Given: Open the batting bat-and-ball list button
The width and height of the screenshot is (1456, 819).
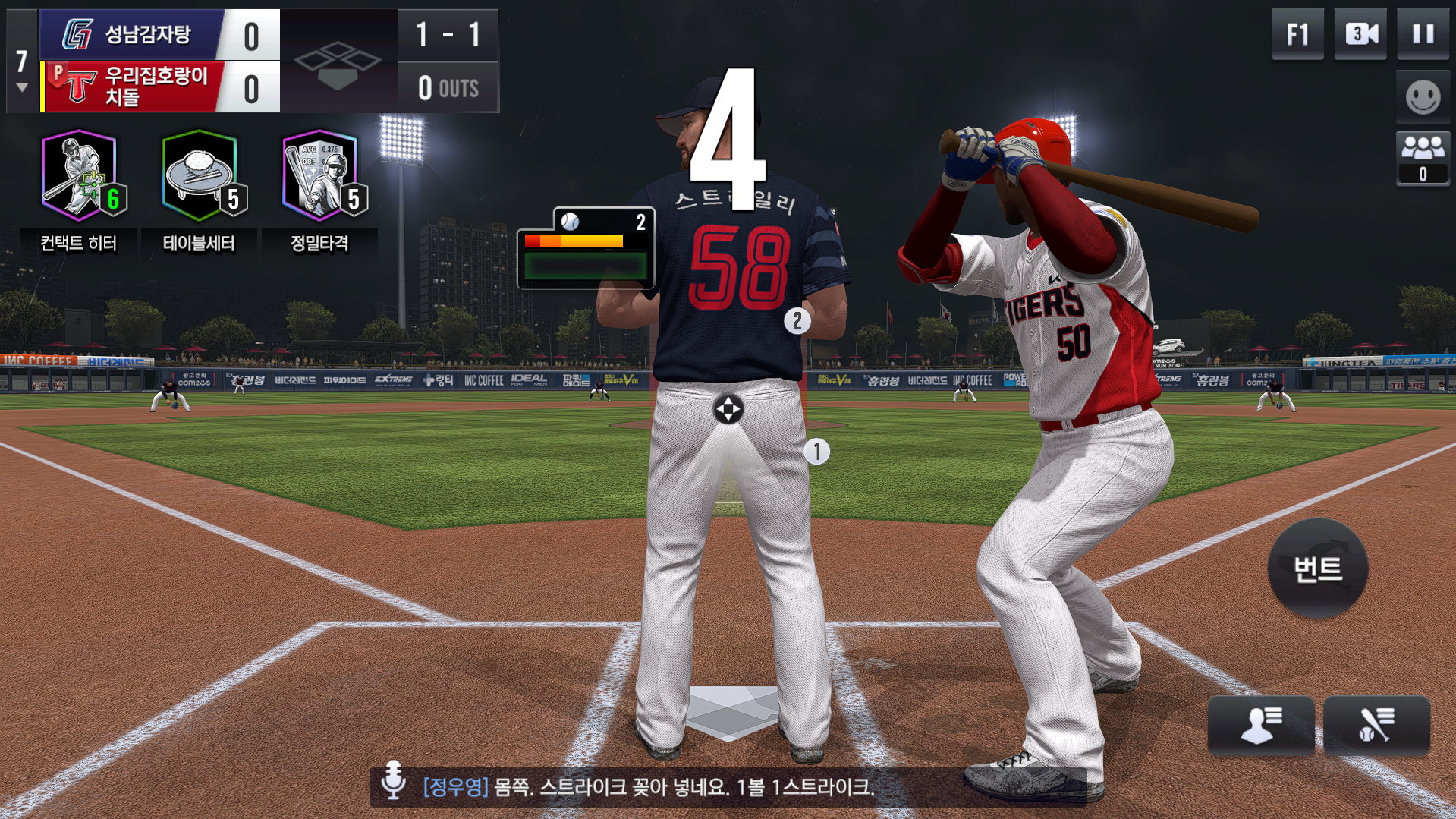Looking at the screenshot, I should pyautogui.click(x=1376, y=725).
